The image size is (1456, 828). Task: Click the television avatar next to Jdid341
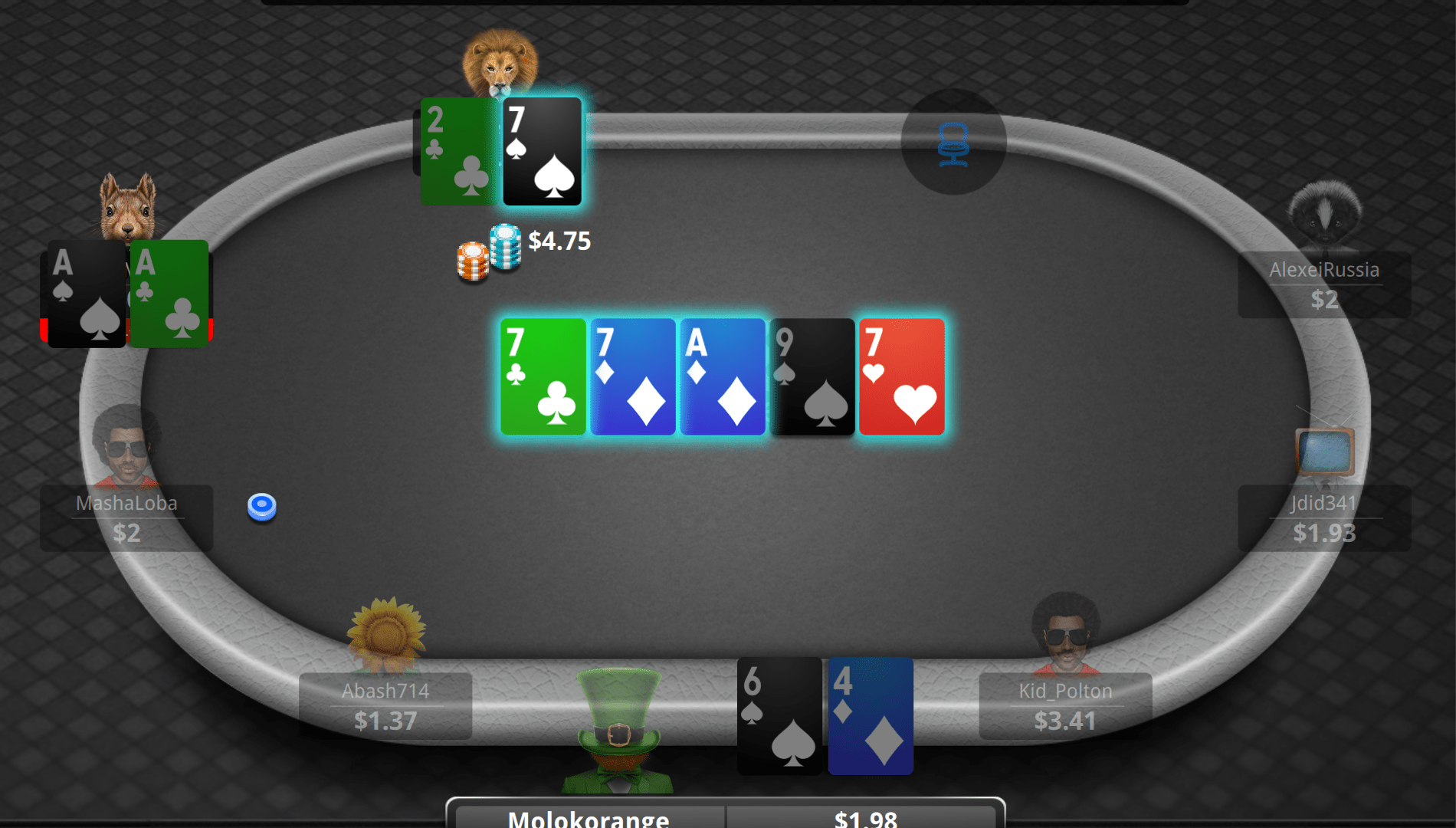click(x=1323, y=452)
